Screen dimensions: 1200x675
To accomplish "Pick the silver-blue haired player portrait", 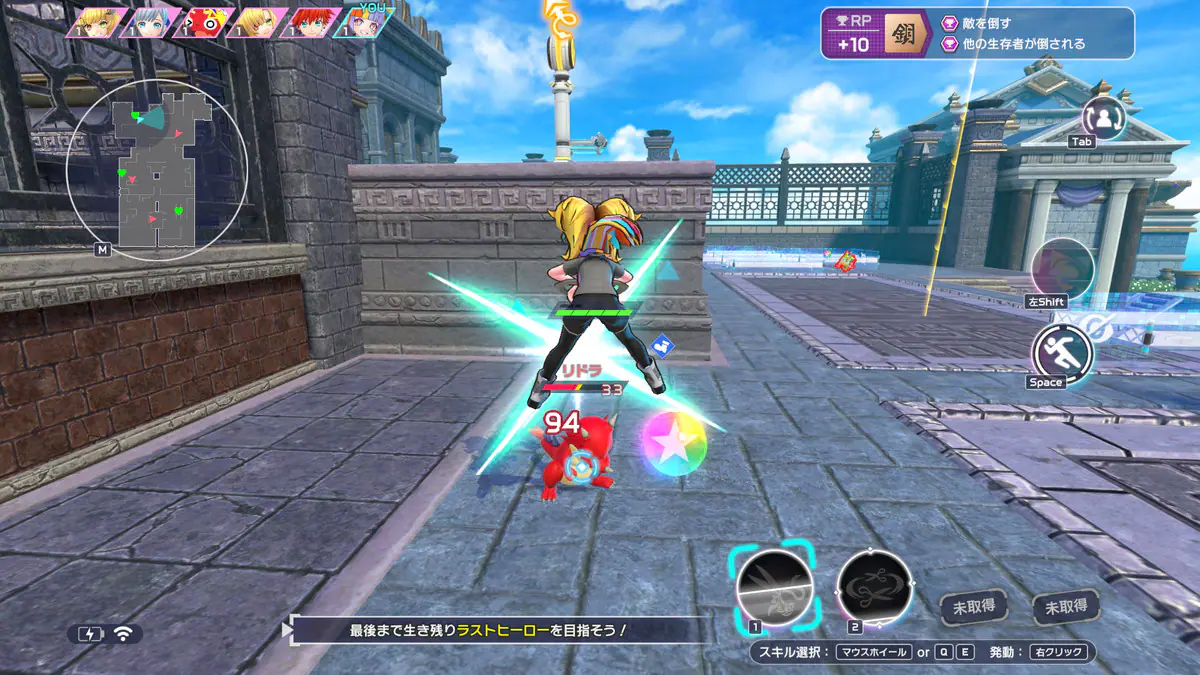I will (152, 23).
